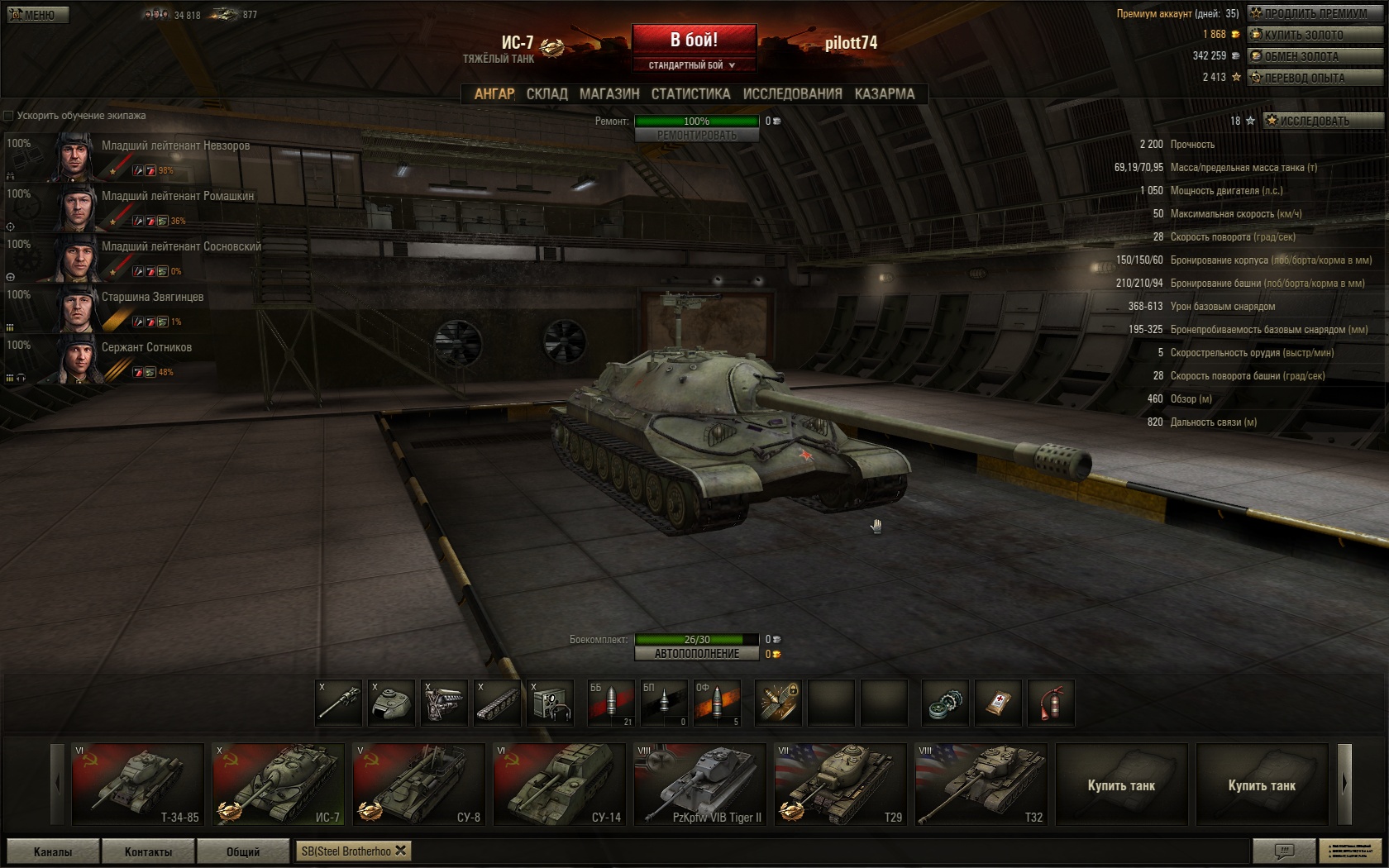
Task: Show the СТАТИСТИКА tab
Action: click(x=690, y=94)
